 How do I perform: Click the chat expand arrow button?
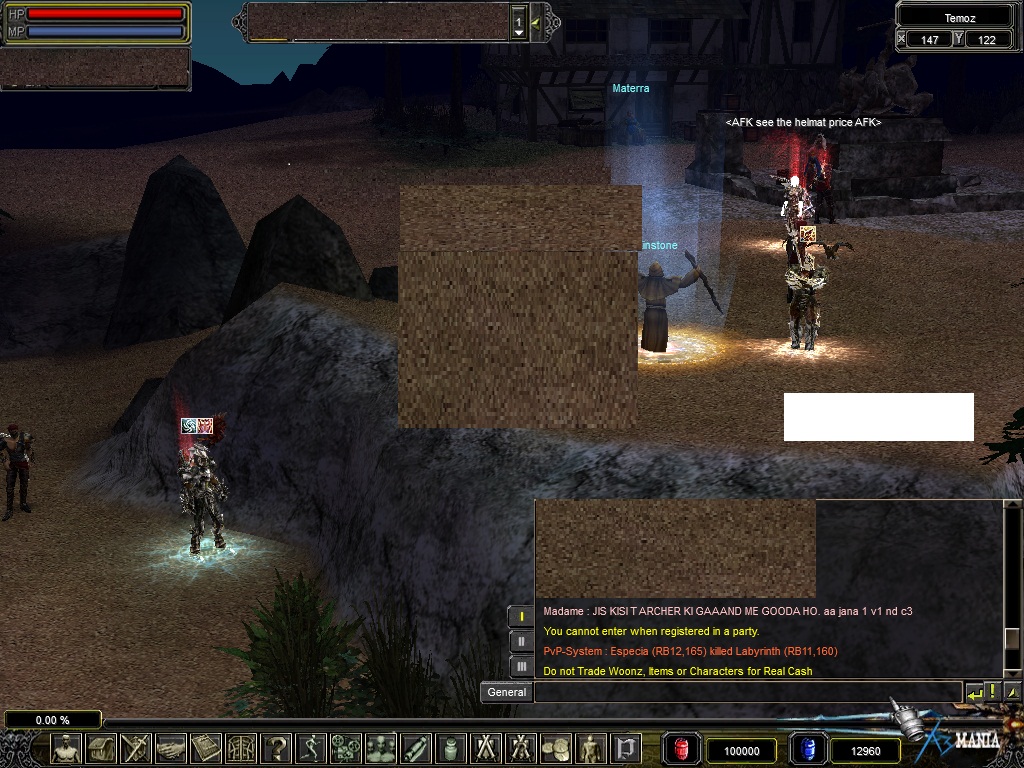point(1012,692)
